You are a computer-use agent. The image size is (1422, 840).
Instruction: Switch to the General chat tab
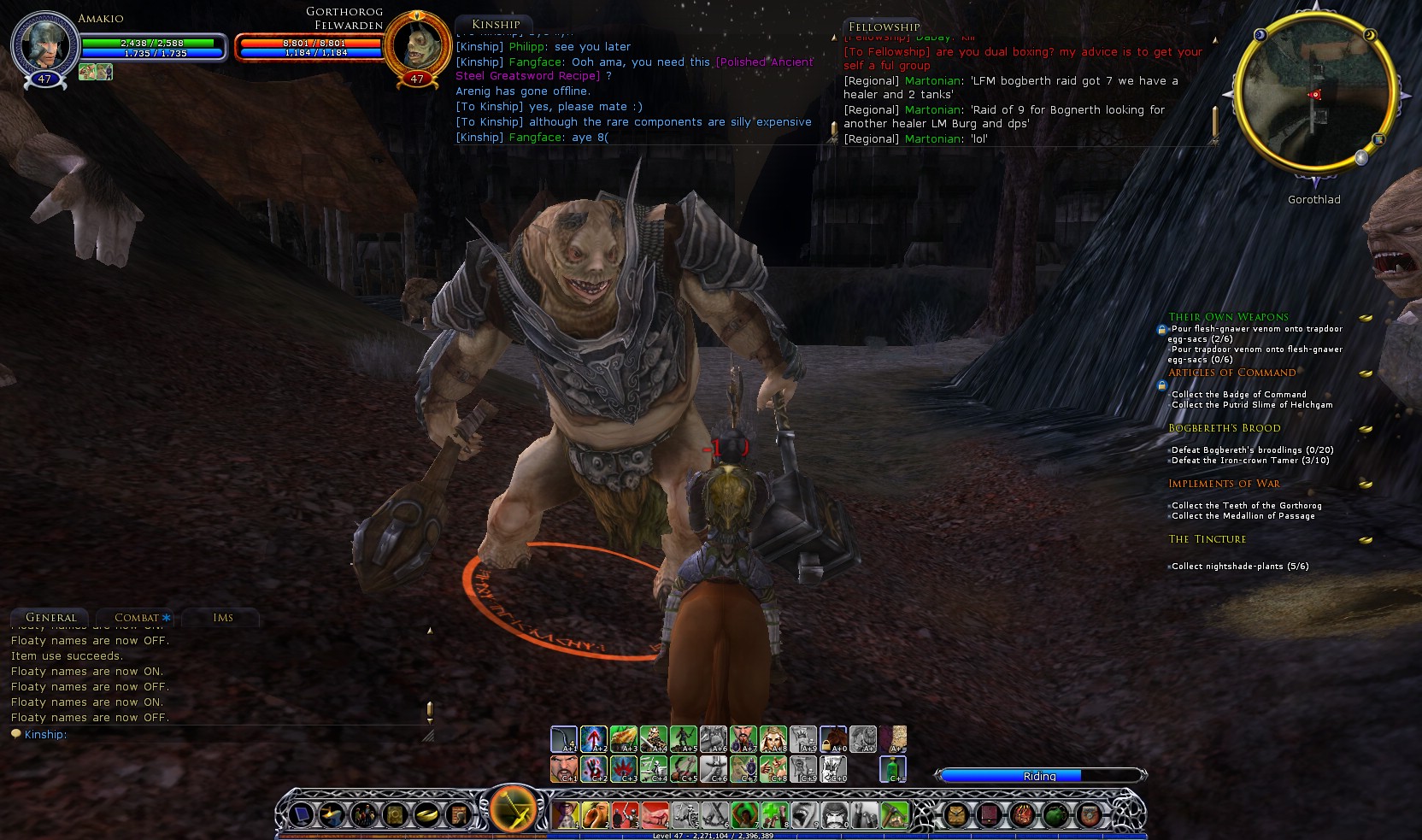point(51,617)
